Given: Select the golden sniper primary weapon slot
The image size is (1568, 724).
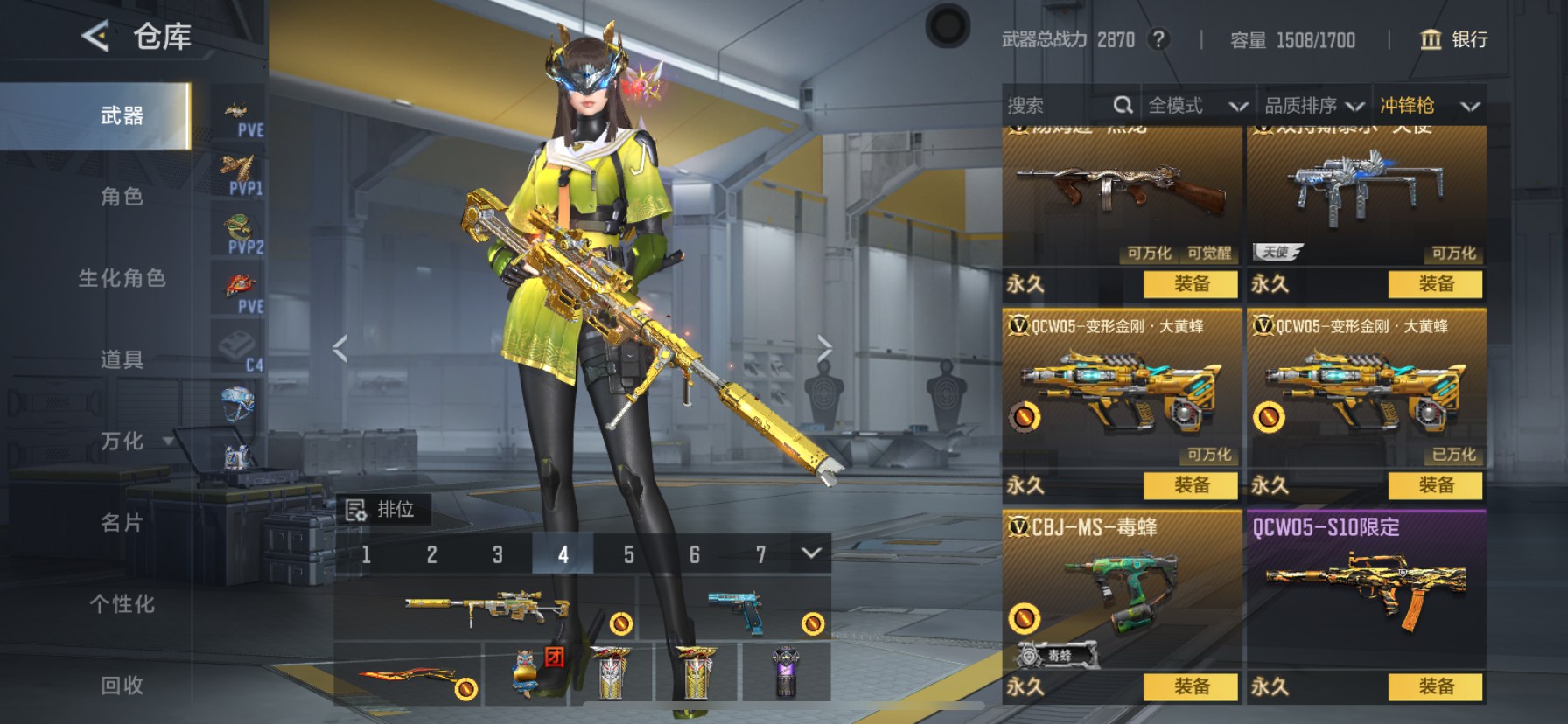Looking at the screenshot, I should coord(486,607).
